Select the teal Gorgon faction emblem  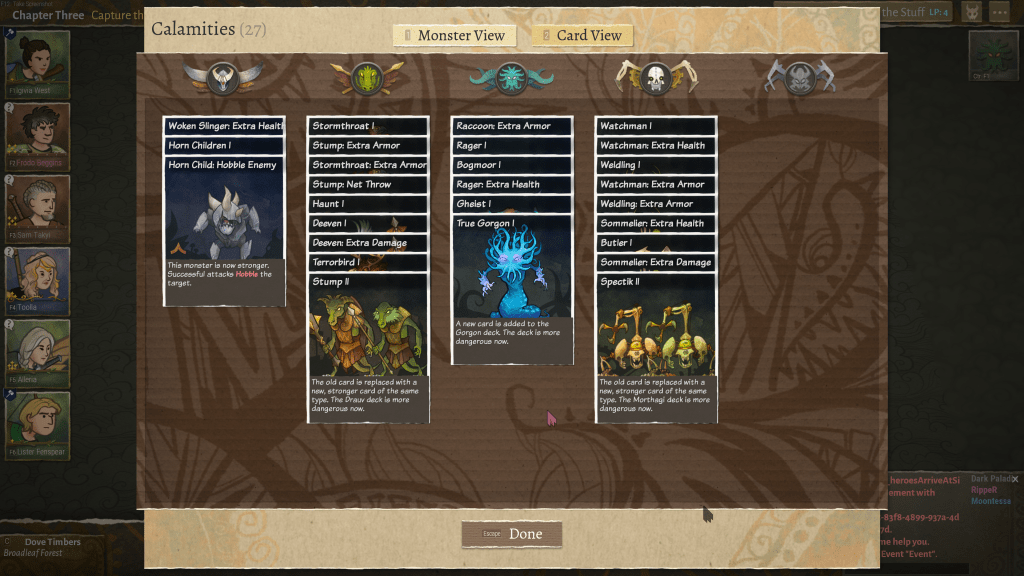(x=511, y=77)
